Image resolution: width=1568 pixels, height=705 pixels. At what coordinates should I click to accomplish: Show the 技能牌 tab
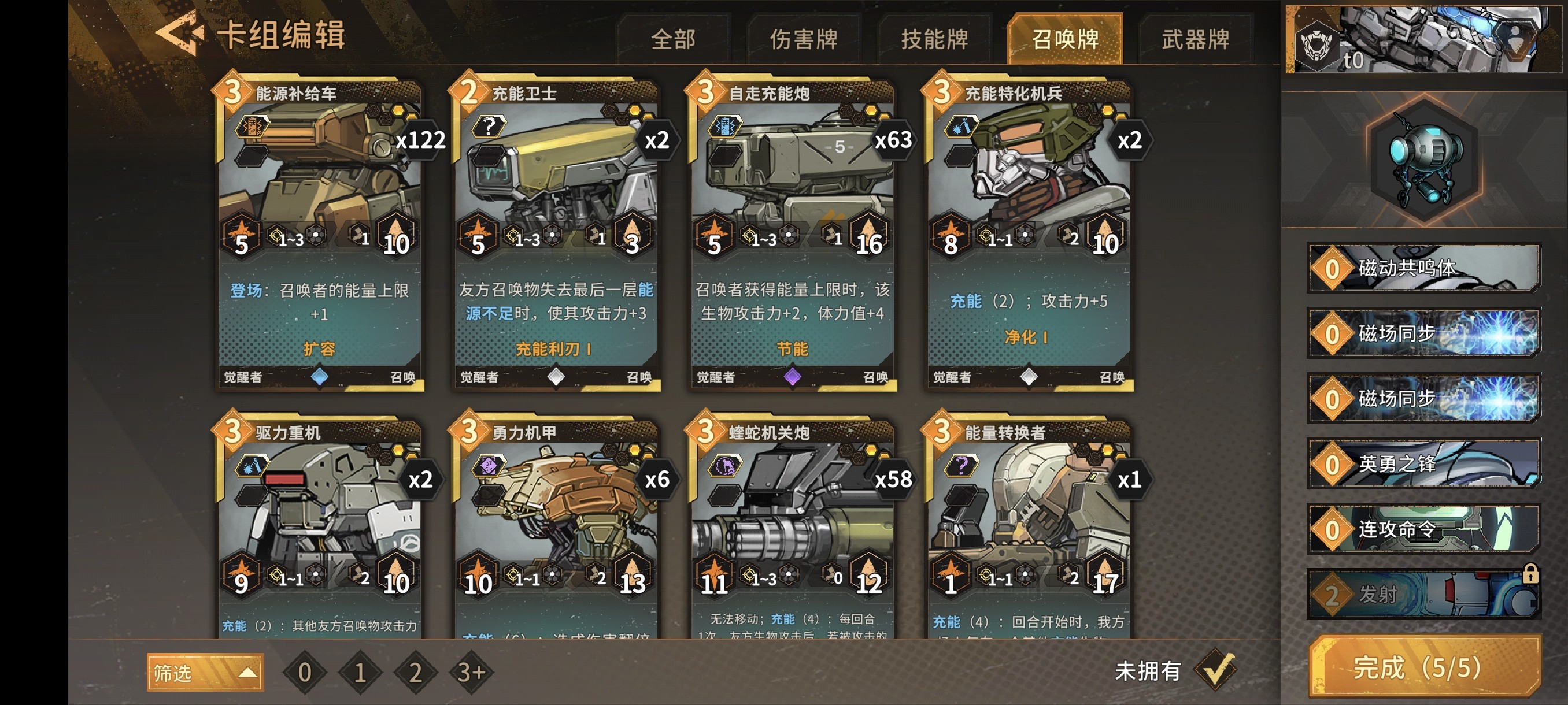click(934, 39)
